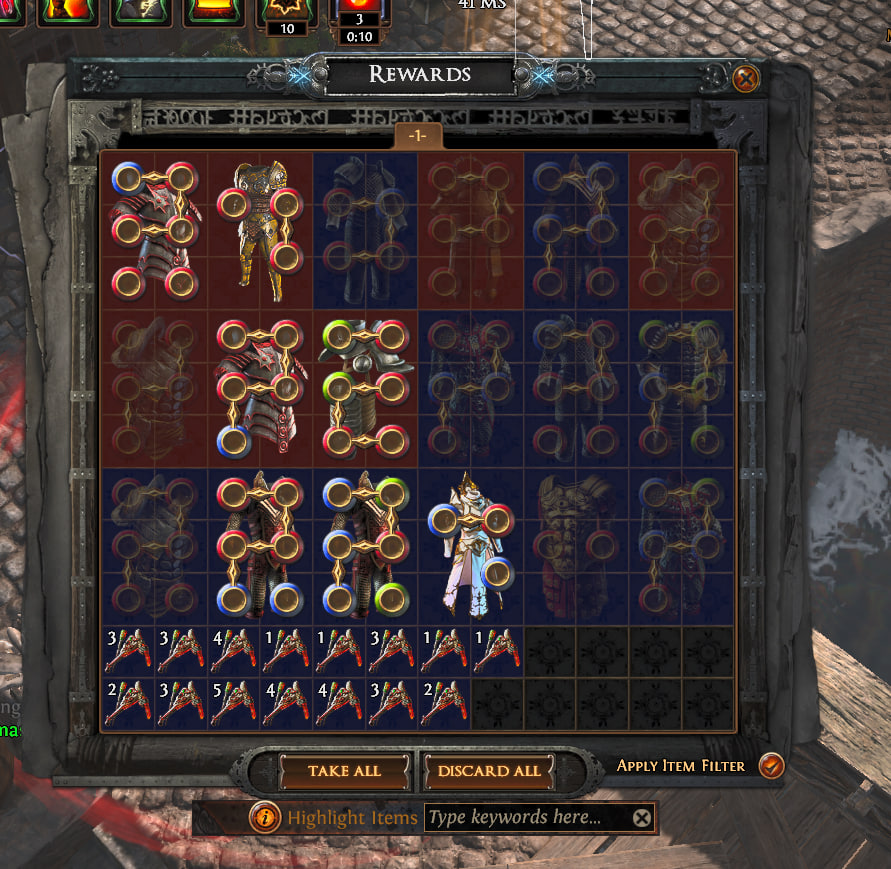Take all reward items
Viewport: 891px width, 869px height.
(x=344, y=771)
